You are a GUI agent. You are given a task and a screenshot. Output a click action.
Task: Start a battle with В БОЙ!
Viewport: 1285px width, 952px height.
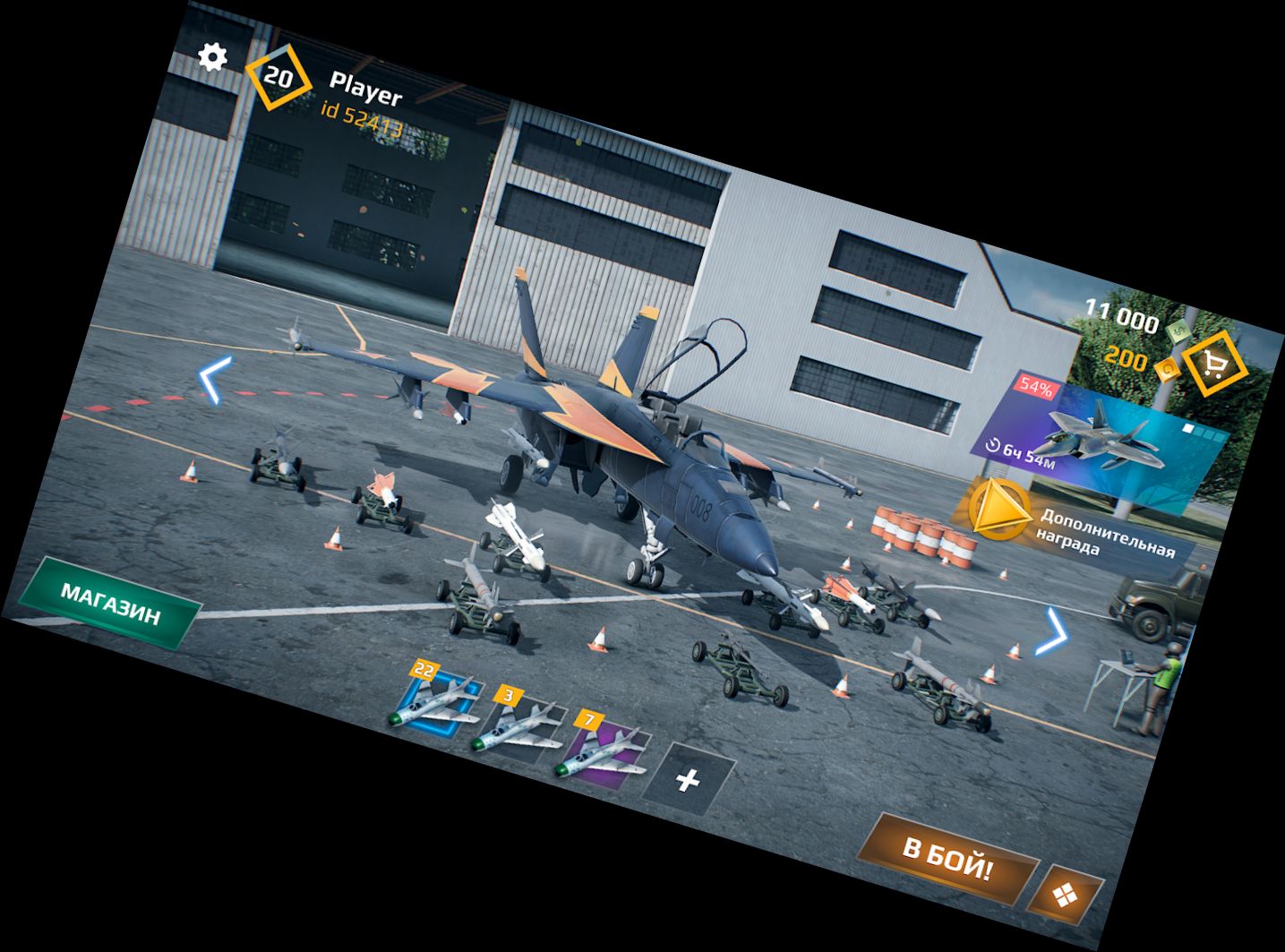tap(953, 858)
